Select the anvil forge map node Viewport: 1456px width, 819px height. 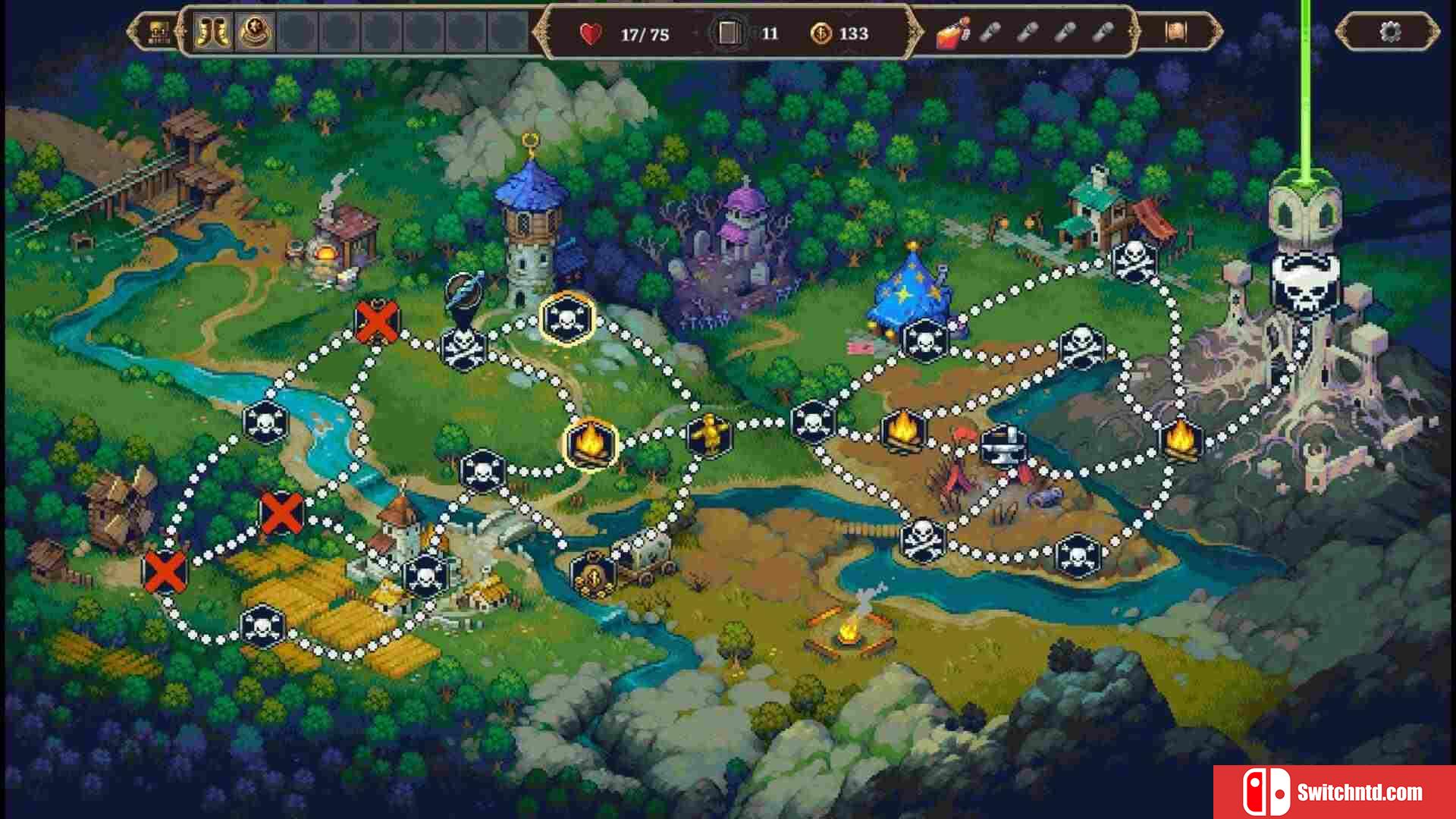click(1003, 446)
